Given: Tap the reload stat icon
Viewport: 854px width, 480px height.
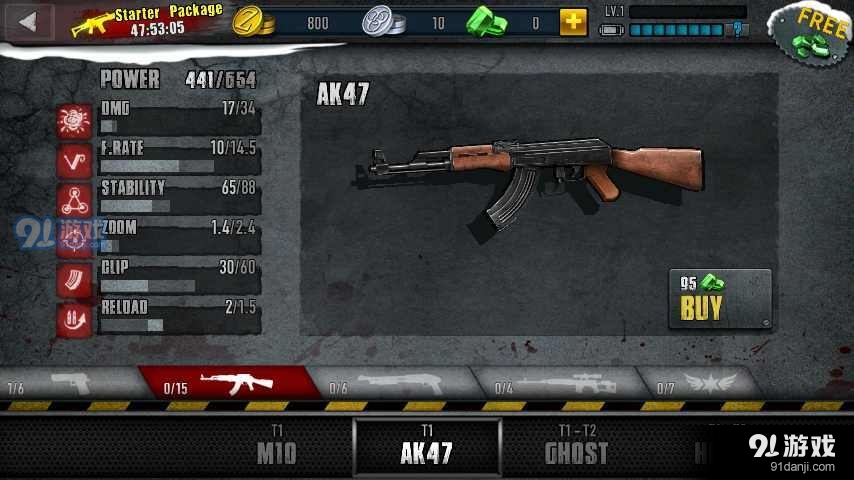Looking at the screenshot, I should (74, 318).
